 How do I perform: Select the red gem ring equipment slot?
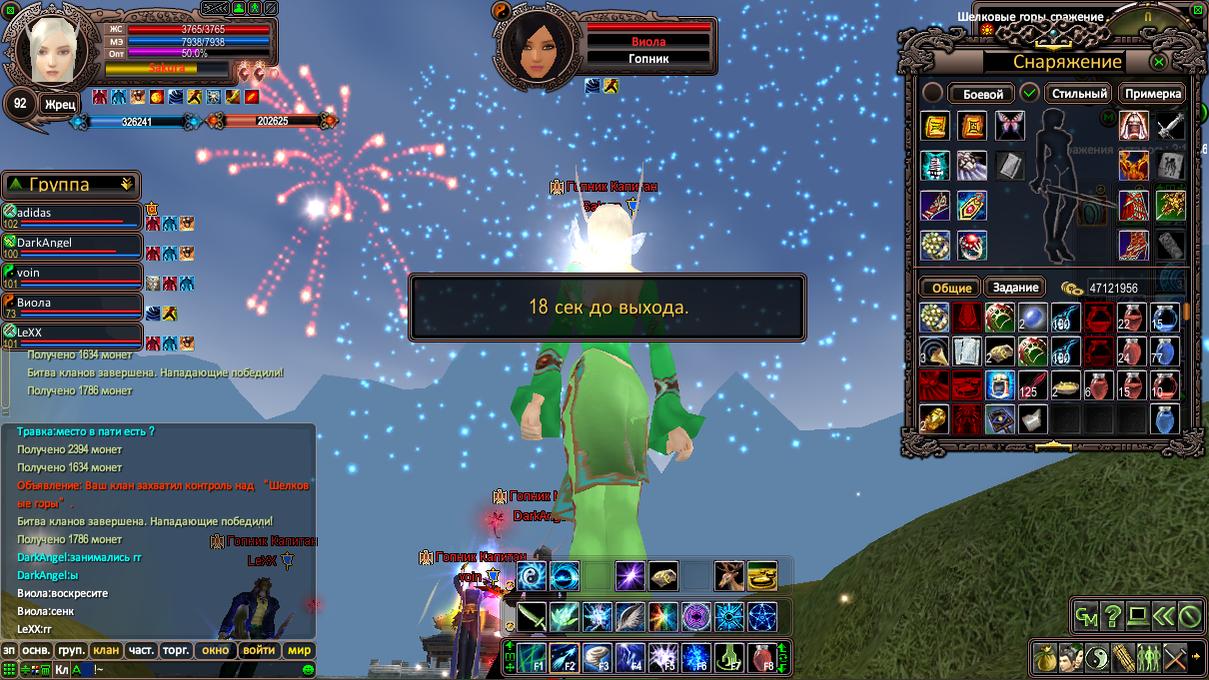pyautogui.click(x=971, y=245)
